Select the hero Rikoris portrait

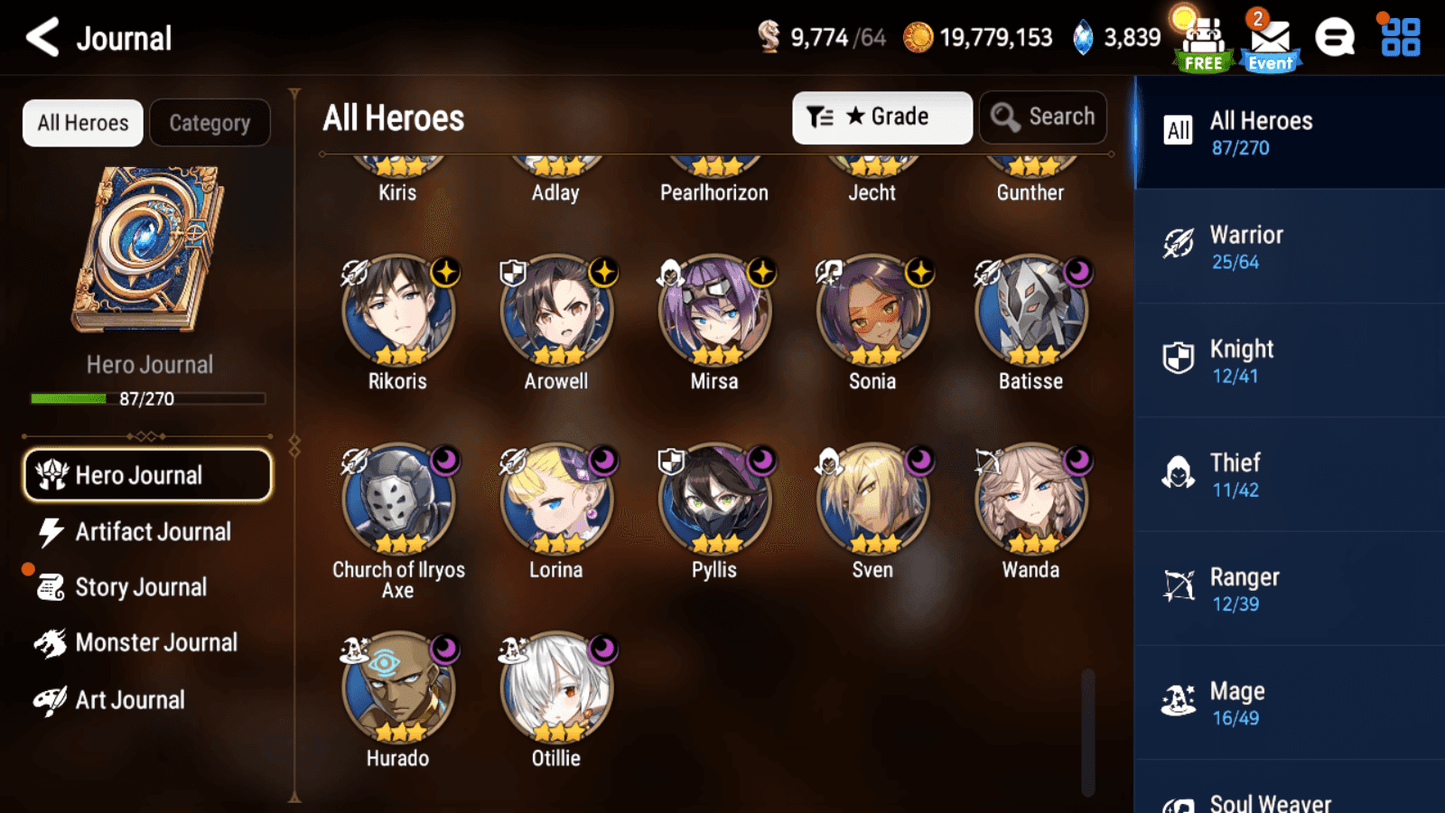click(398, 312)
